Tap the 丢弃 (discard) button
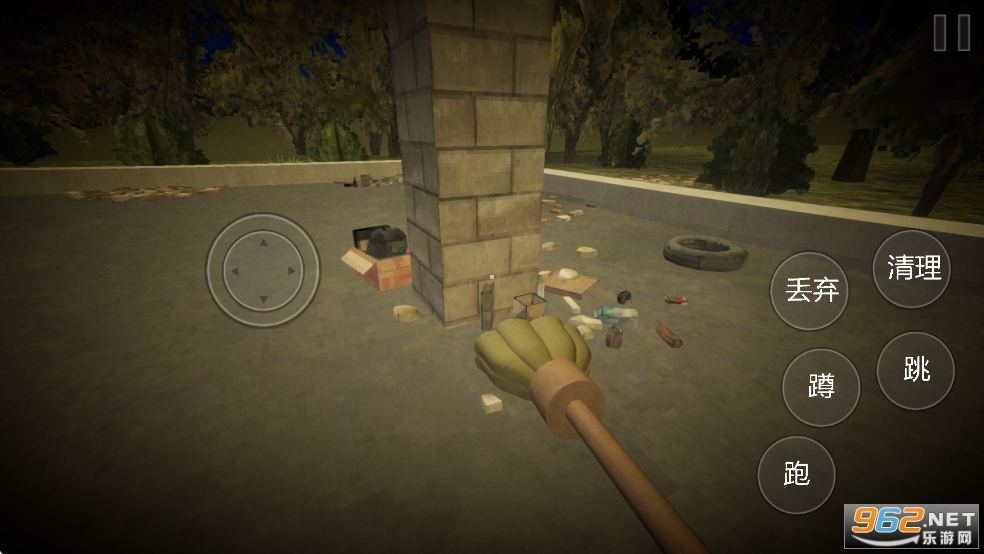Image resolution: width=984 pixels, height=554 pixels. tap(810, 291)
